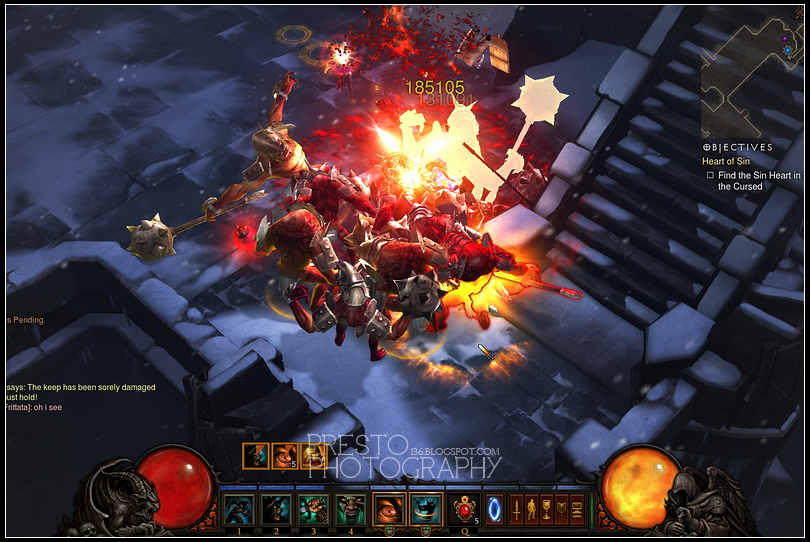
Task: Drink the red health potion
Action: pyautogui.click(x=463, y=509)
